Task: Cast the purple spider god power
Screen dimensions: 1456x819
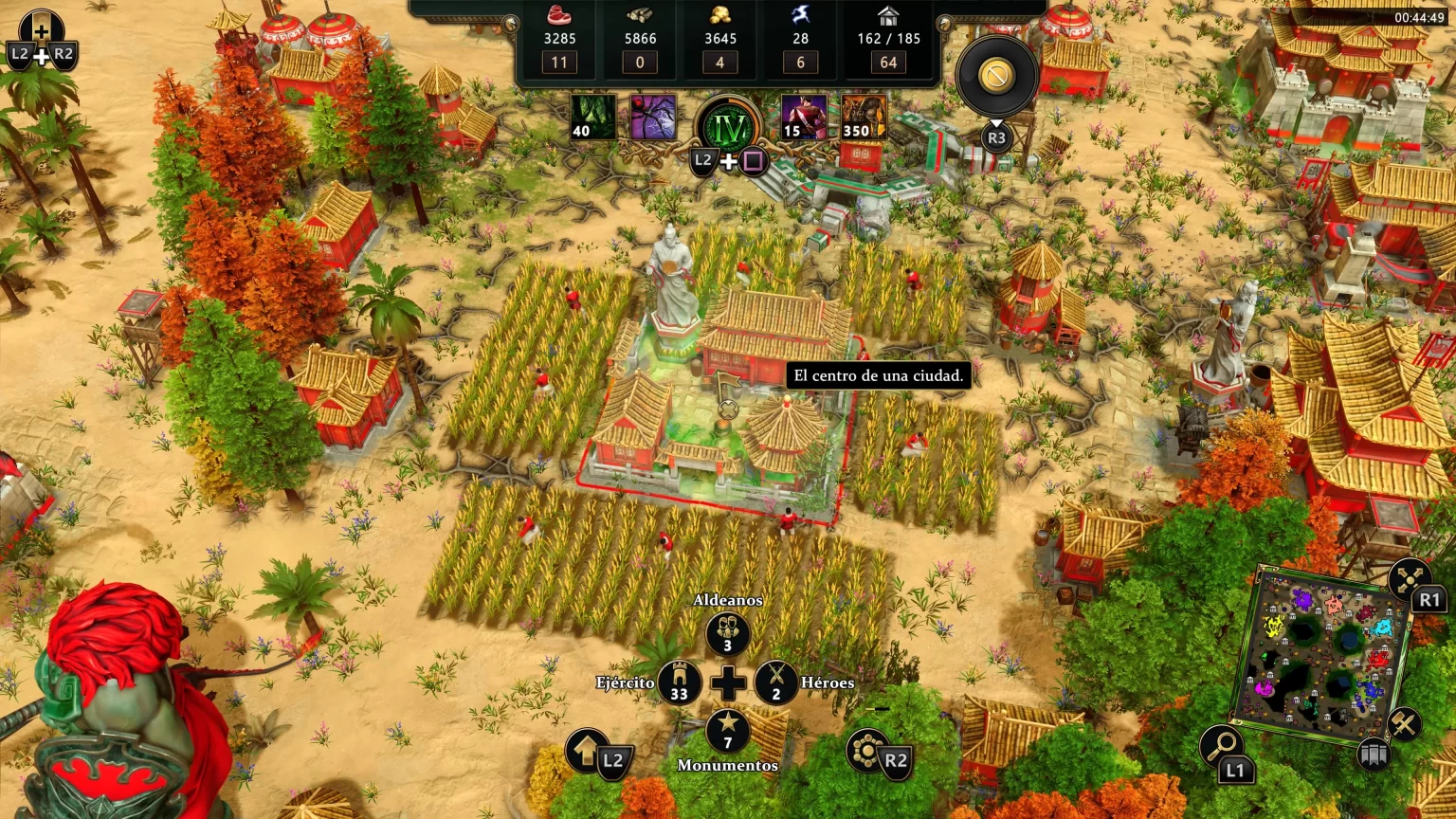Action: tap(653, 118)
